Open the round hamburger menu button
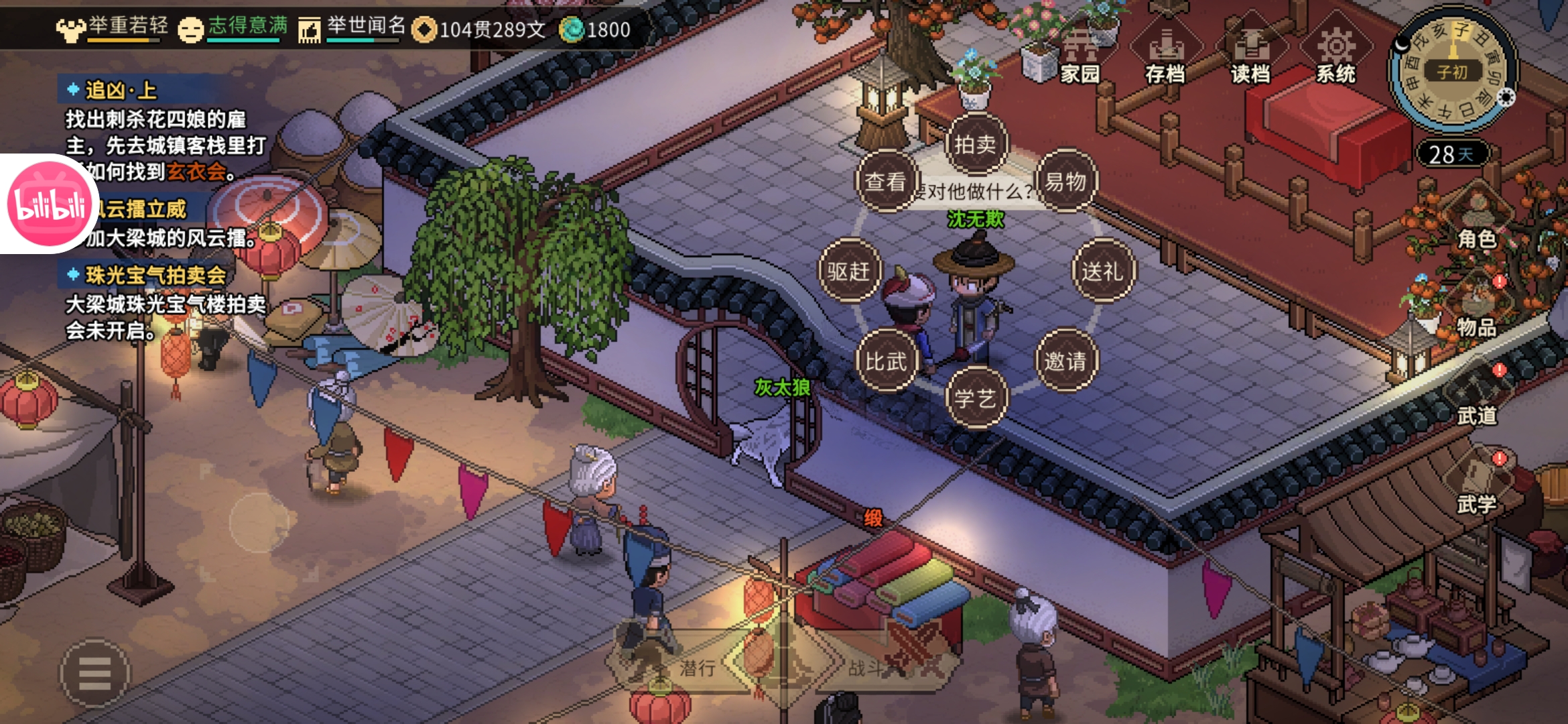The height and width of the screenshot is (724, 1568). click(x=95, y=673)
